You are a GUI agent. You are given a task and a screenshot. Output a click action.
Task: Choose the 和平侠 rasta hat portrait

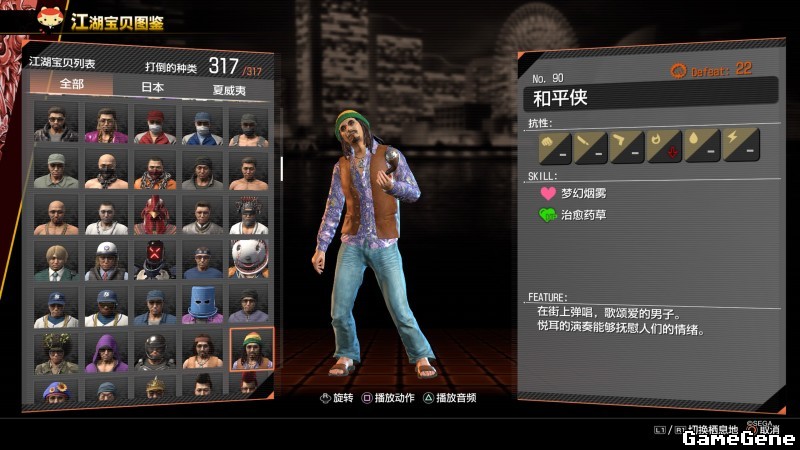click(x=250, y=350)
